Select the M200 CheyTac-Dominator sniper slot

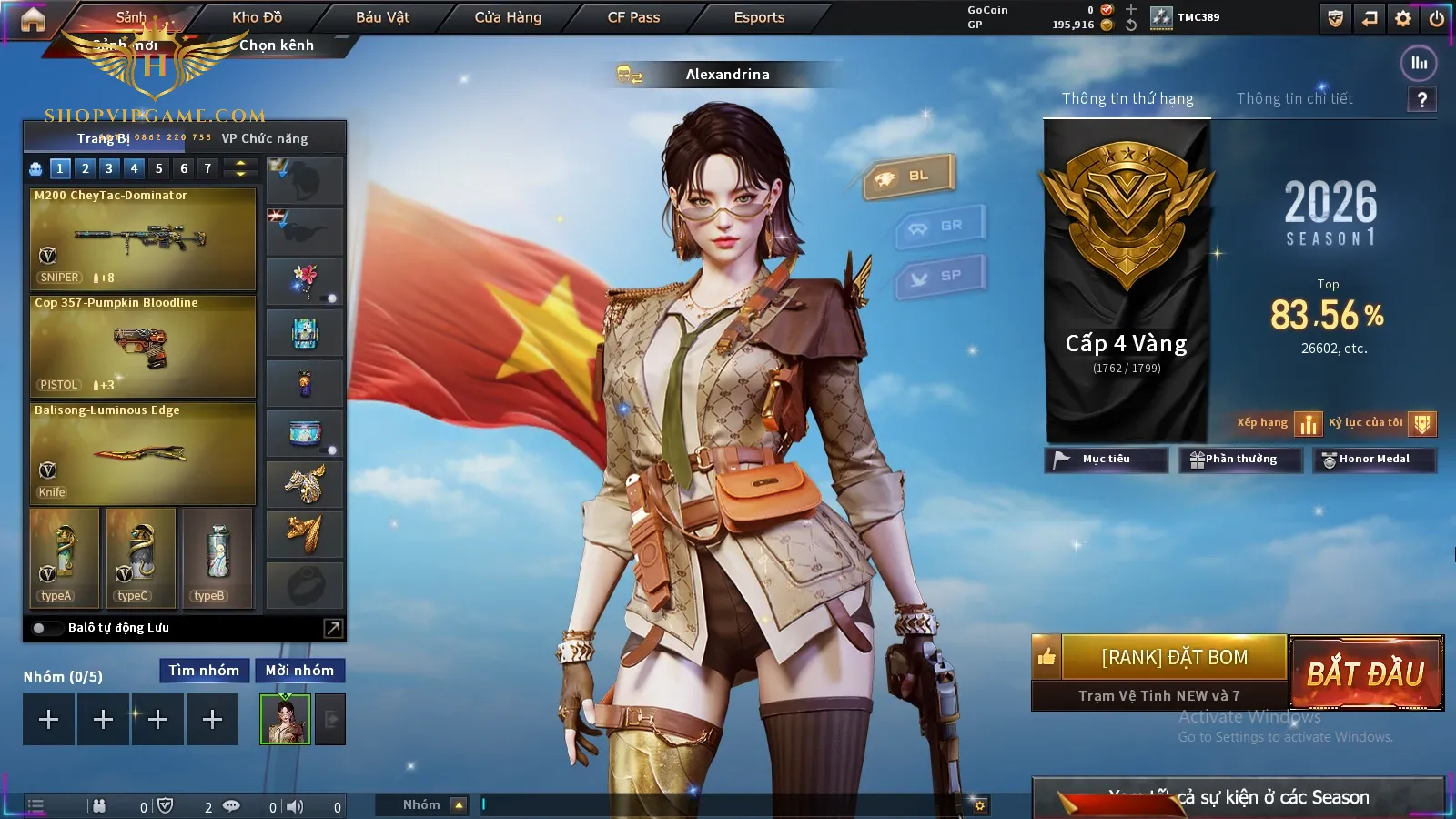[143, 238]
